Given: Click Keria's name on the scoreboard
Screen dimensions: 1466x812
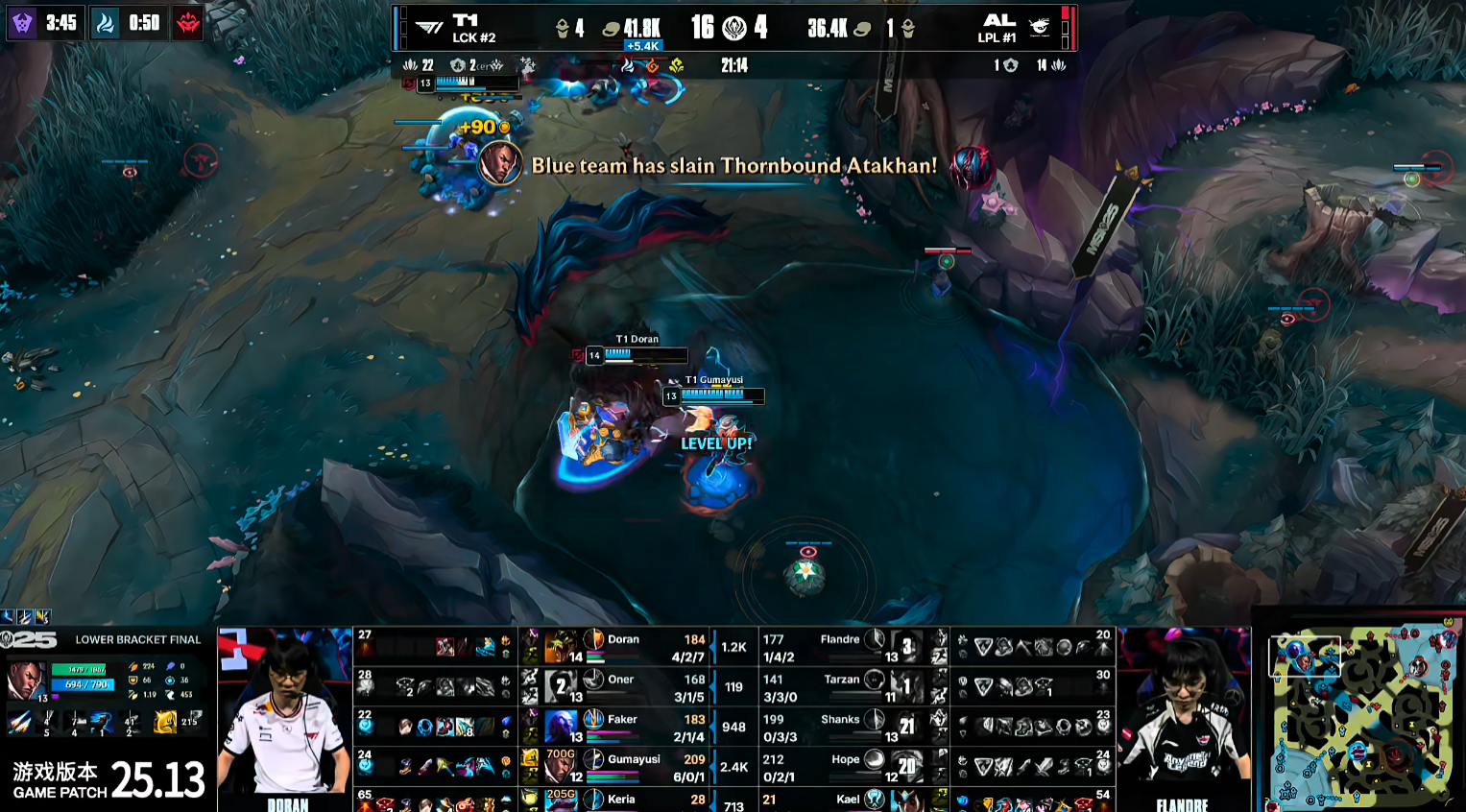Looking at the screenshot, I should coord(621,800).
